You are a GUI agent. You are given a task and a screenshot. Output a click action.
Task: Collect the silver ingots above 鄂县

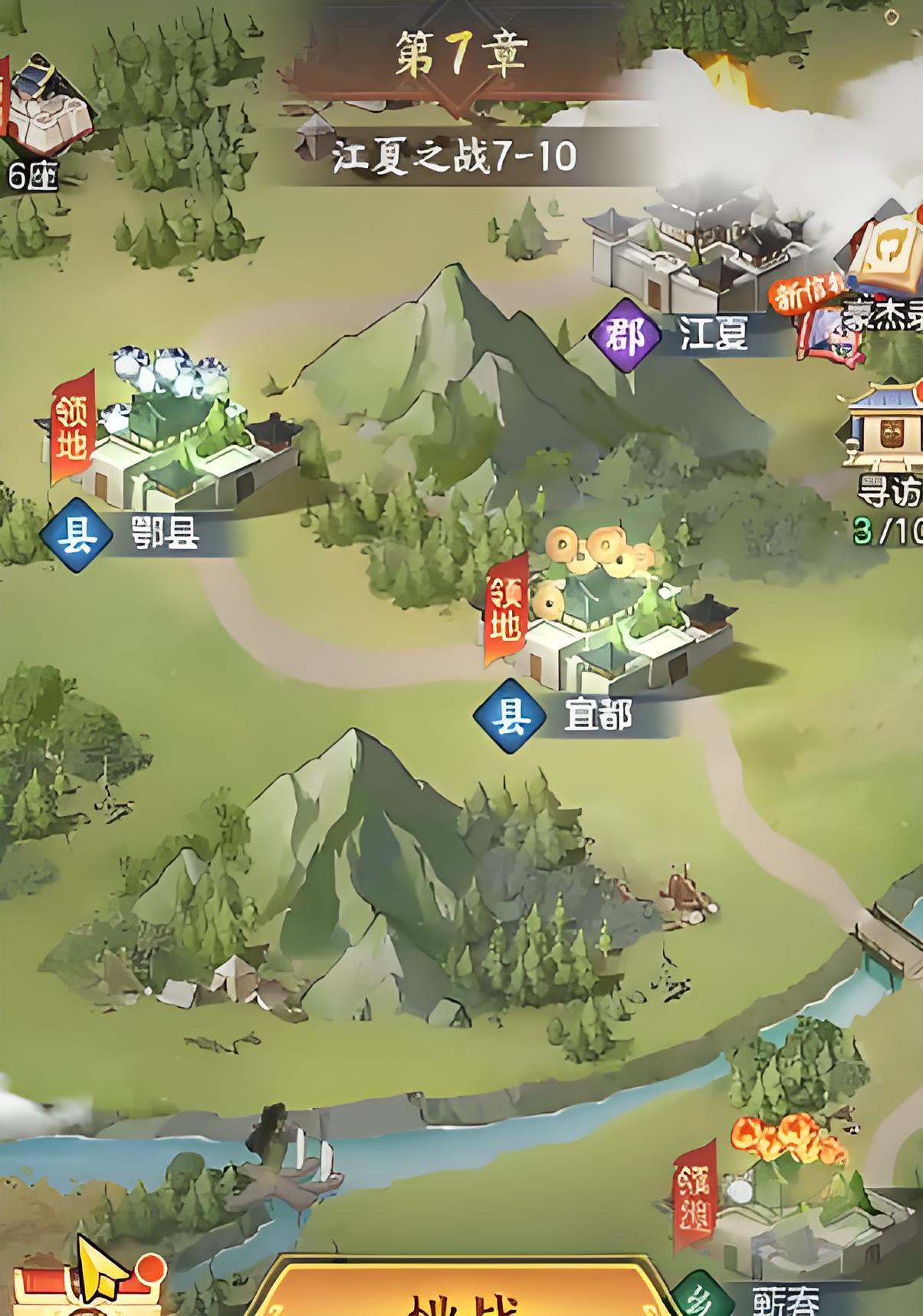pos(165,372)
